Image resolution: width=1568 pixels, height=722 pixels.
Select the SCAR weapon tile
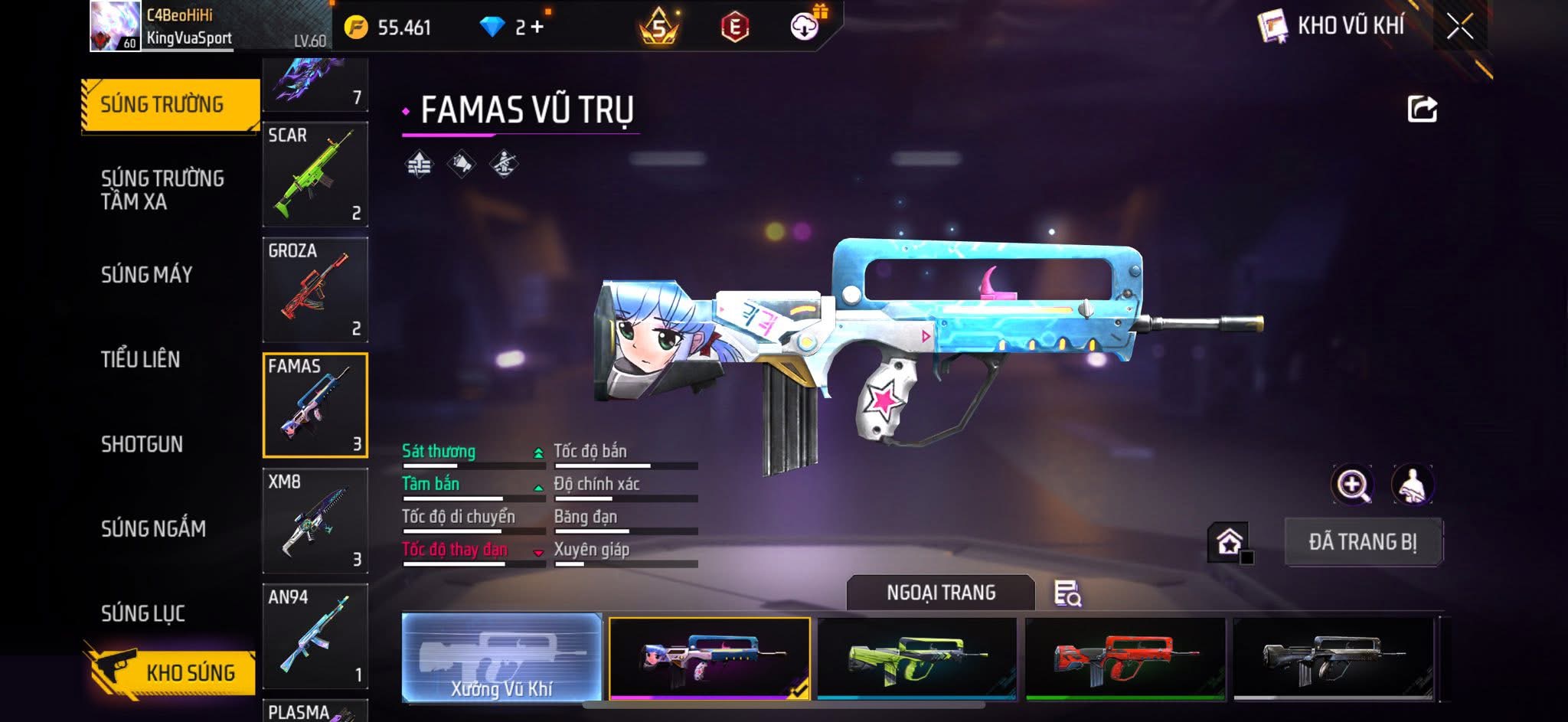315,175
